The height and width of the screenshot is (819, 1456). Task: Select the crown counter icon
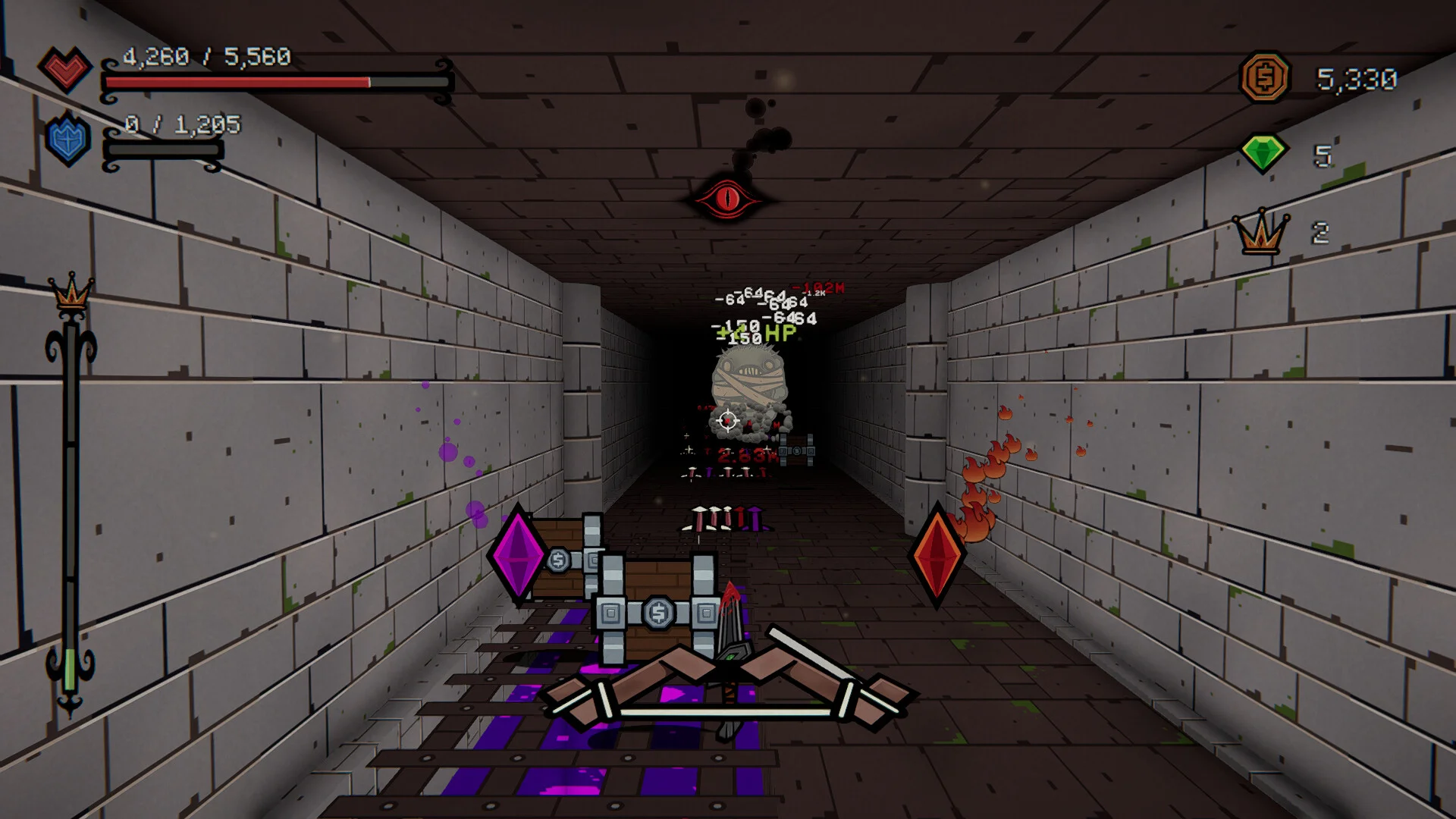1260,232
